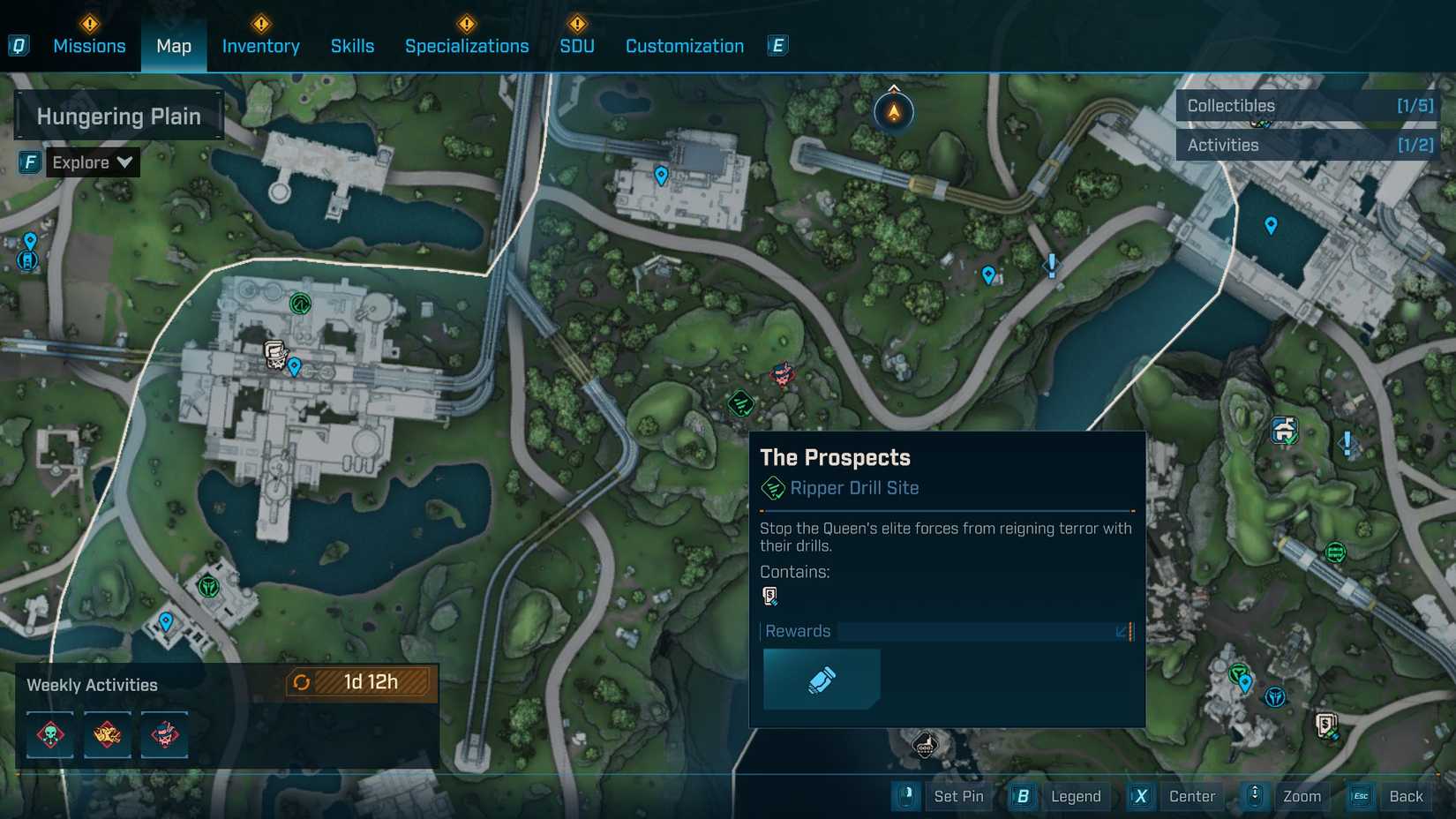
Task: Open the crab enemy Weekly Activity icon
Action: [x=107, y=734]
